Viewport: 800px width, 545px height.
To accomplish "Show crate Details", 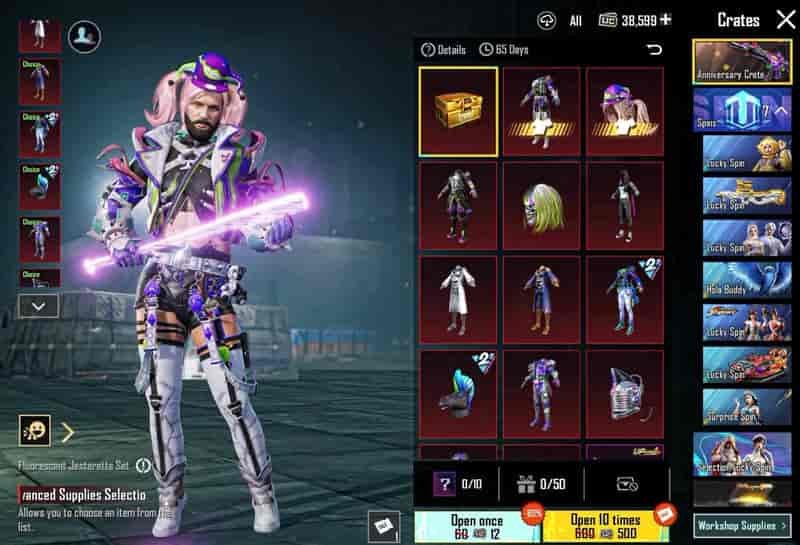I will tap(444, 49).
